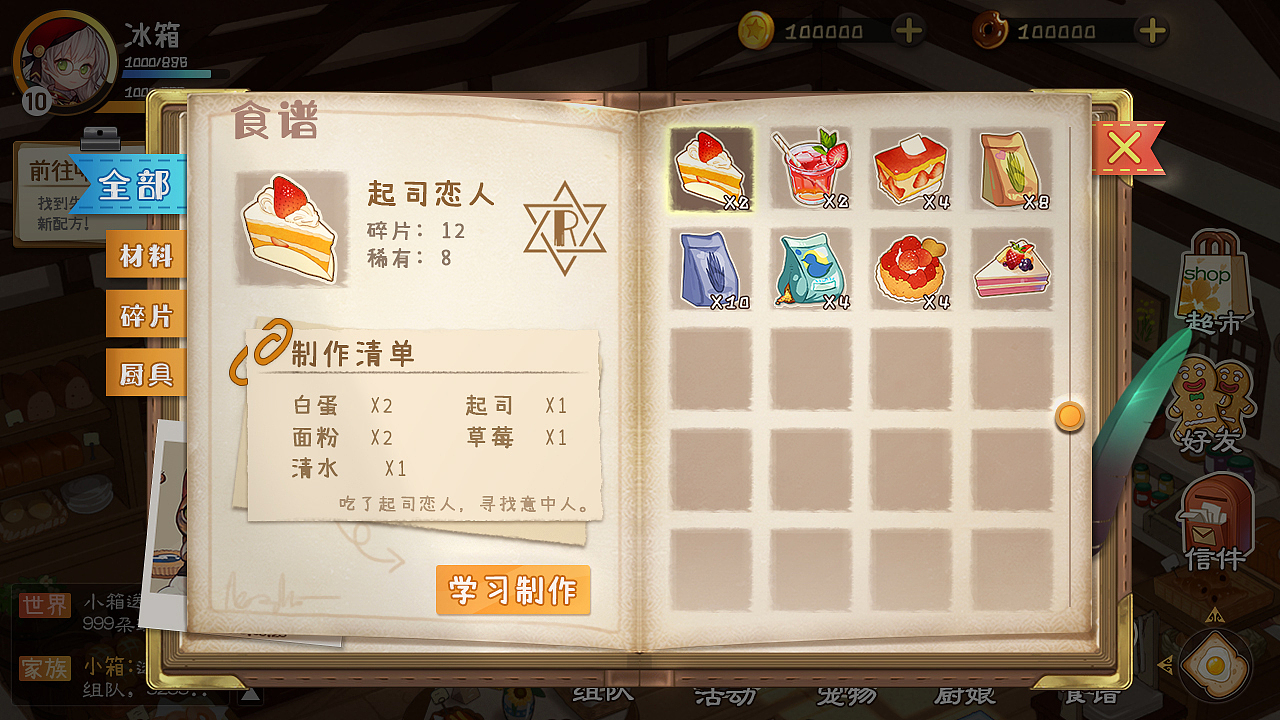The width and height of the screenshot is (1280, 720).
Task: Select the blue x10 ingredient bag
Action: pyautogui.click(x=712, y=270)
